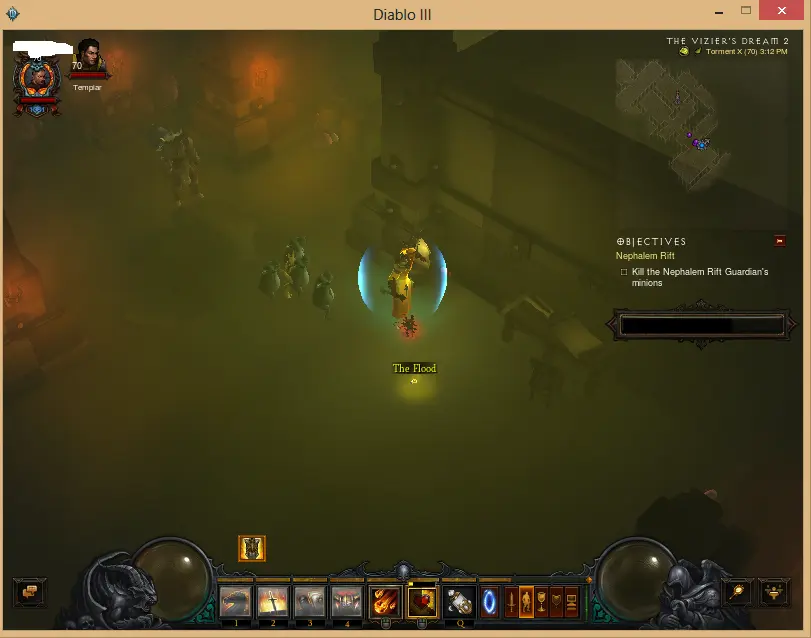Click the Templar follower portrait
Screen dimensions: 811x638
click(x=89, y=57)
